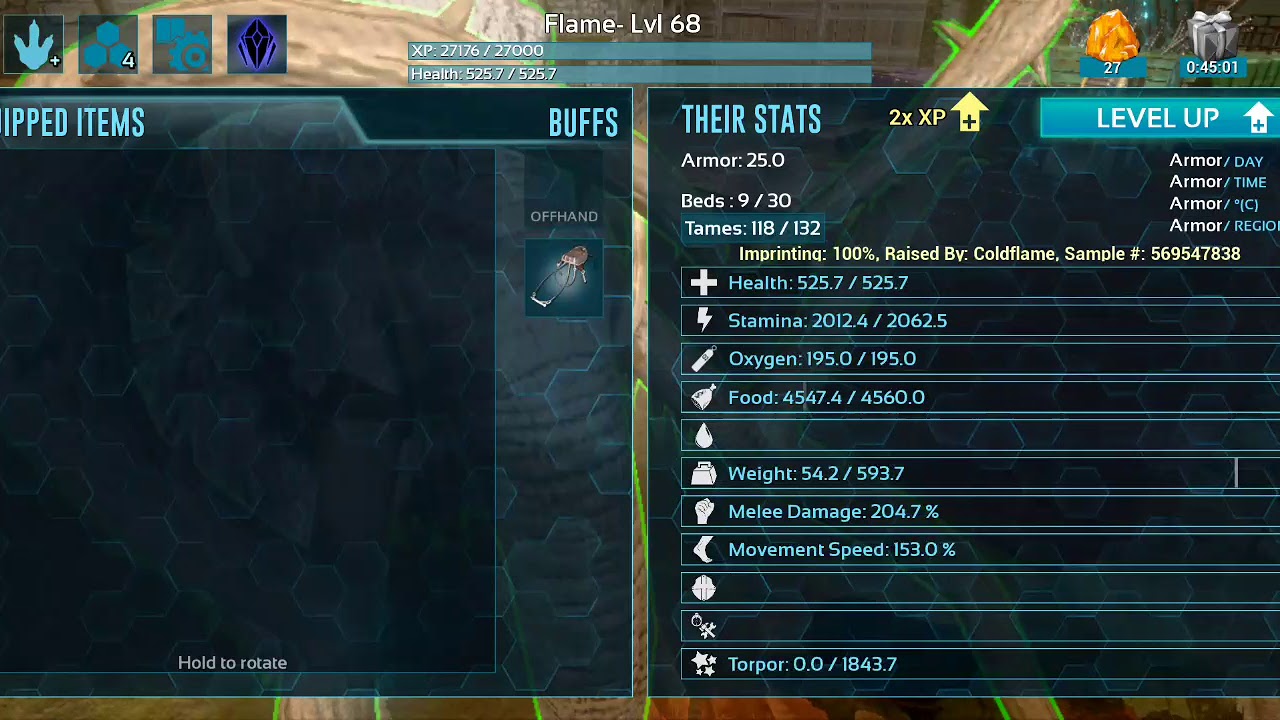
Task: Choose the Oxygen stat row
Action: click(980, 359)
